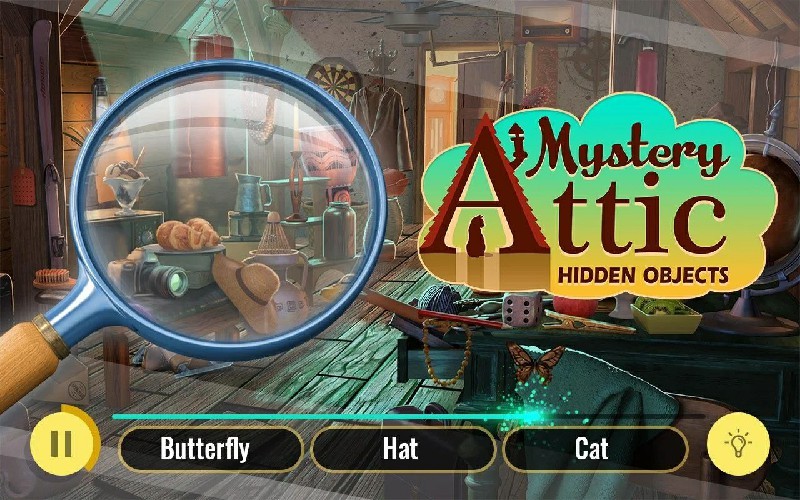Viewport: 800px width, 500px height.
Task: Choose the Hat entry in the object list
Action: tap(401, 449)
